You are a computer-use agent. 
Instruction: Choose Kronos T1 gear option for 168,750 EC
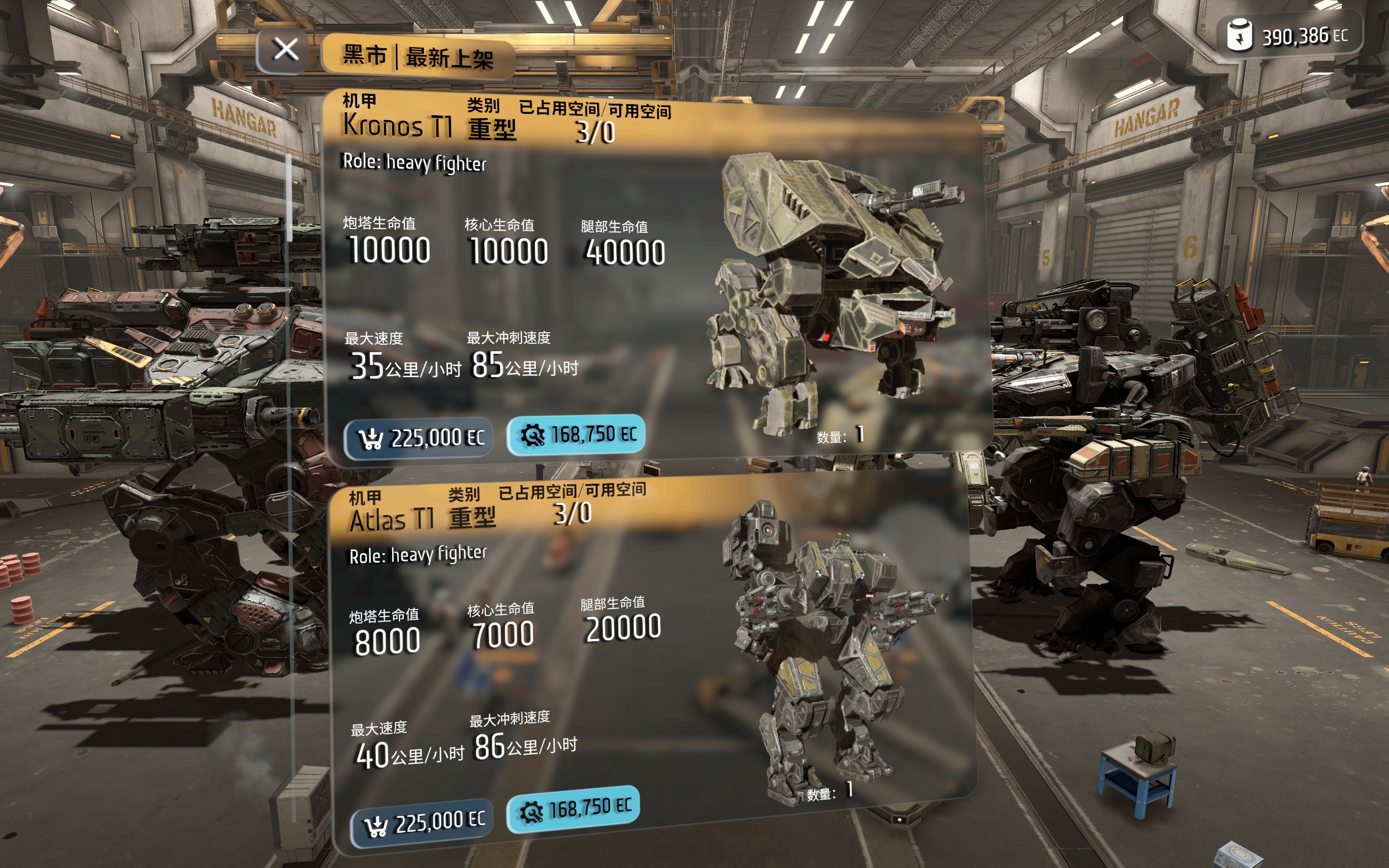pos(576,435)
